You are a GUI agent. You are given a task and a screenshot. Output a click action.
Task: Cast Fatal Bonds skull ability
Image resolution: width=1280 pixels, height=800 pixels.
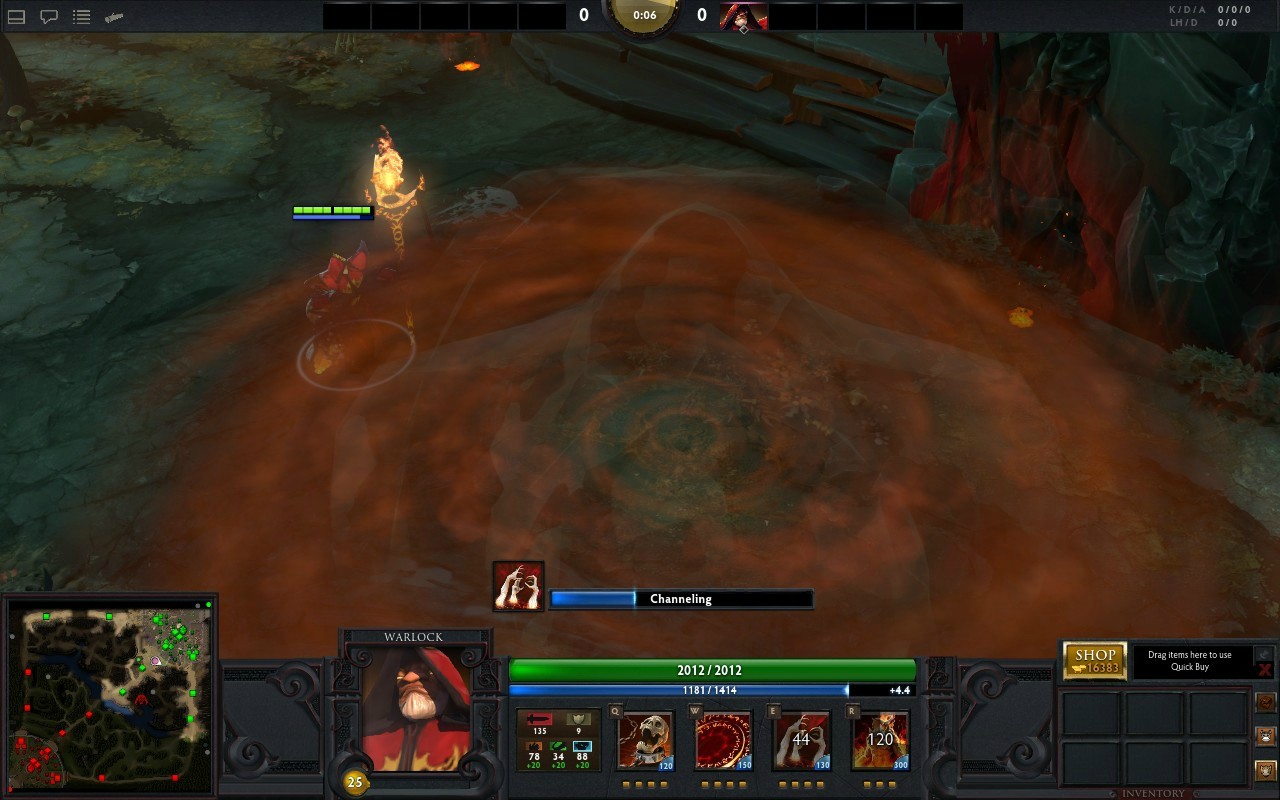point(645,741)
